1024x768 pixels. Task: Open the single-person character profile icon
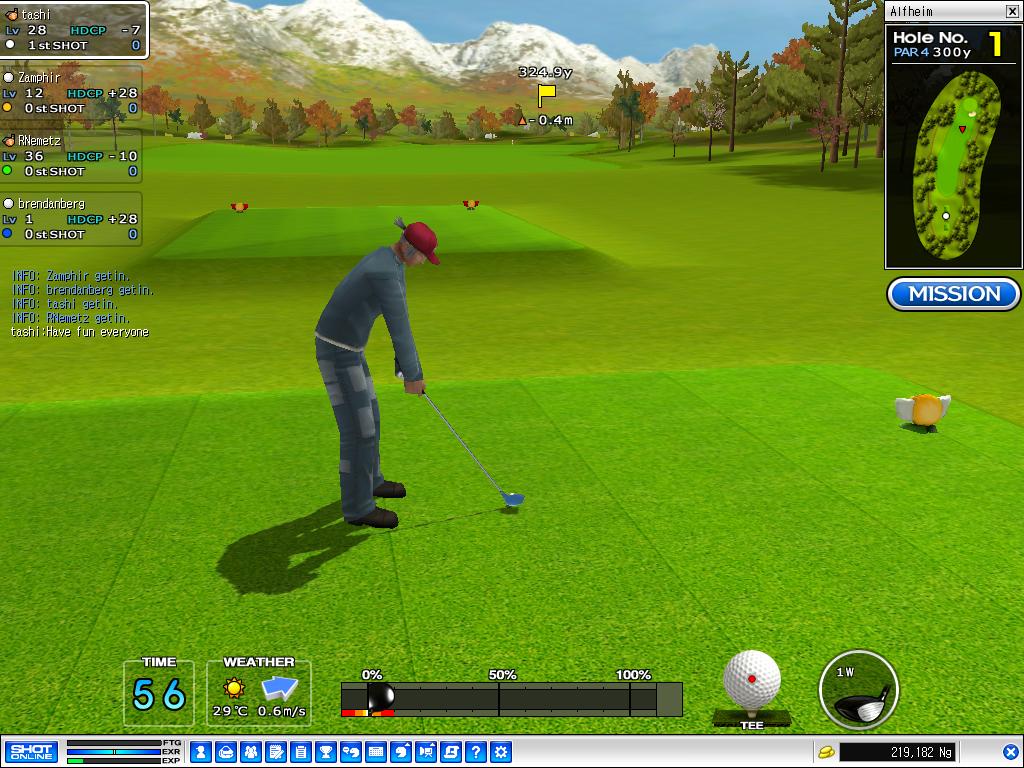tap(200, 752)
